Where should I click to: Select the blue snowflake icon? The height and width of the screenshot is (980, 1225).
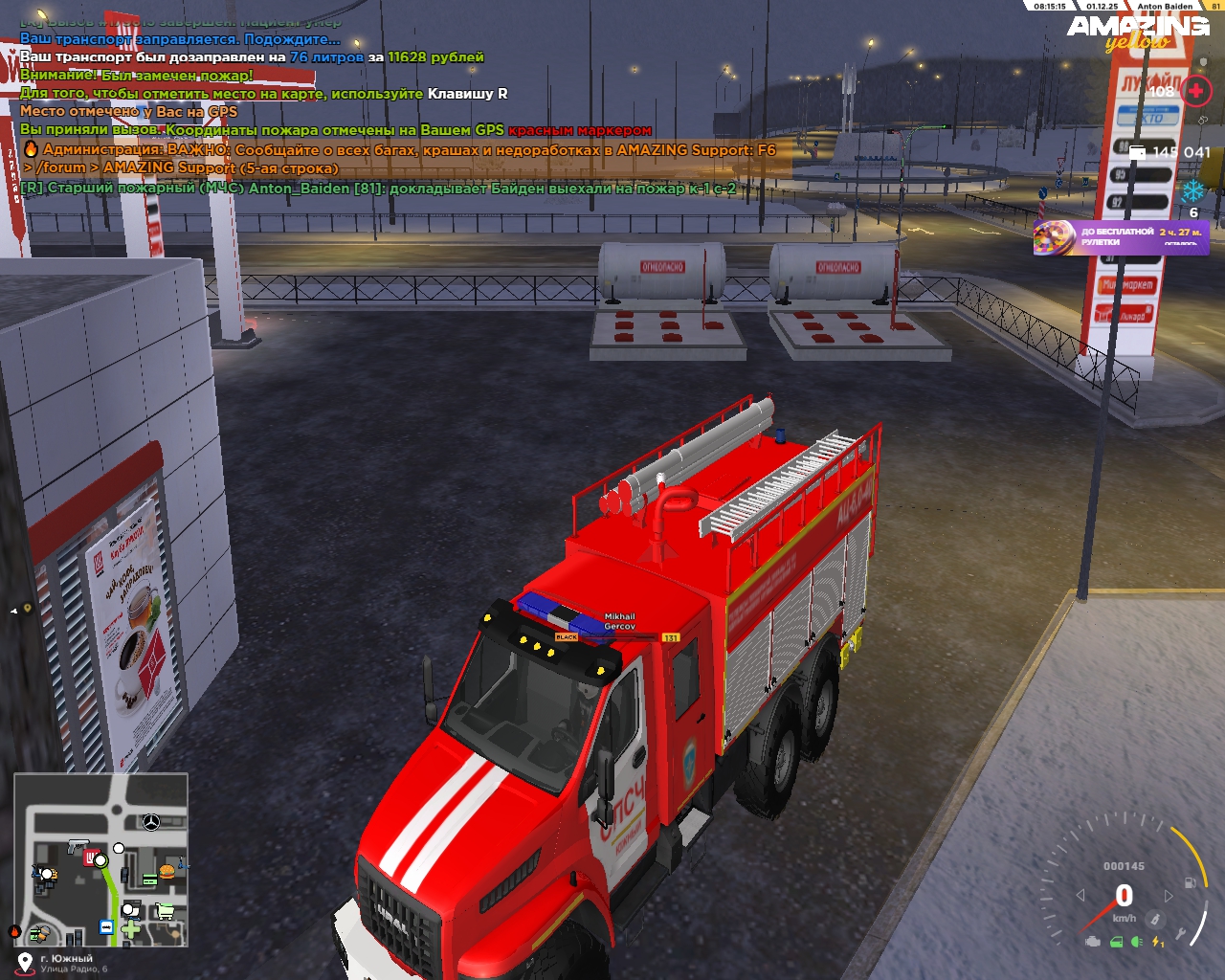point(1193,189)
